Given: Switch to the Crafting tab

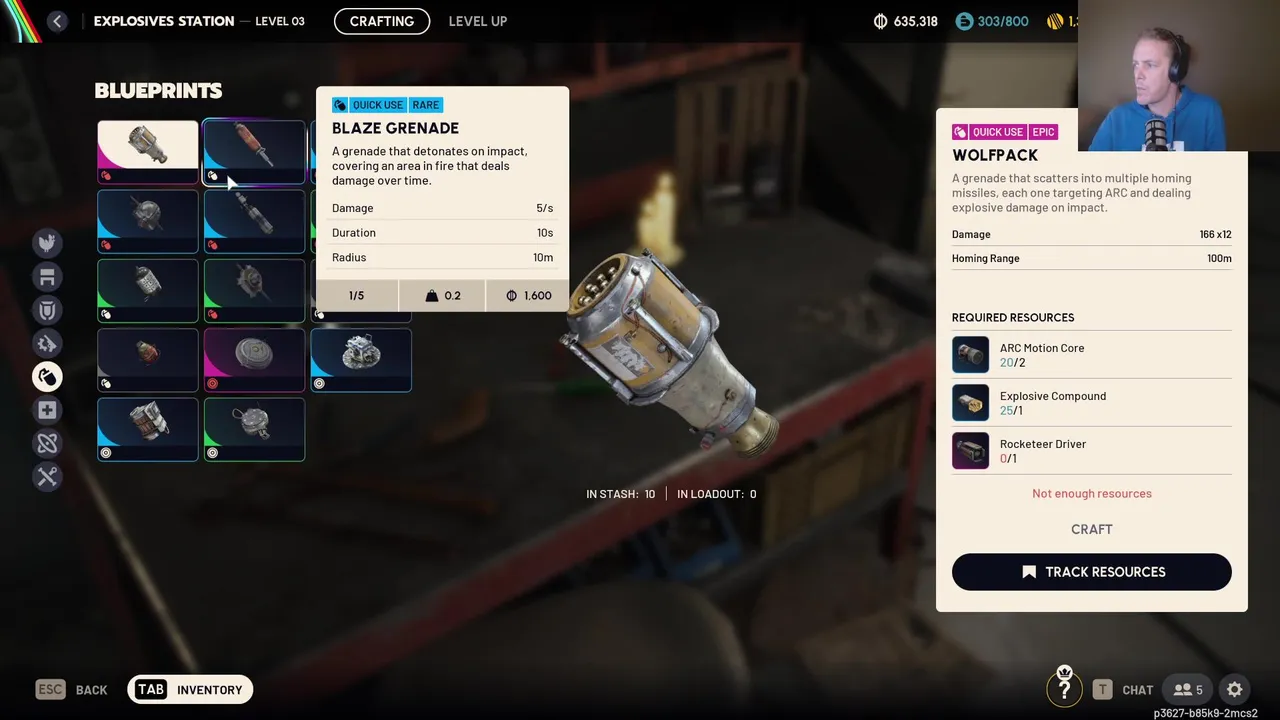Looking at the screenshot, I should [382, 21].
